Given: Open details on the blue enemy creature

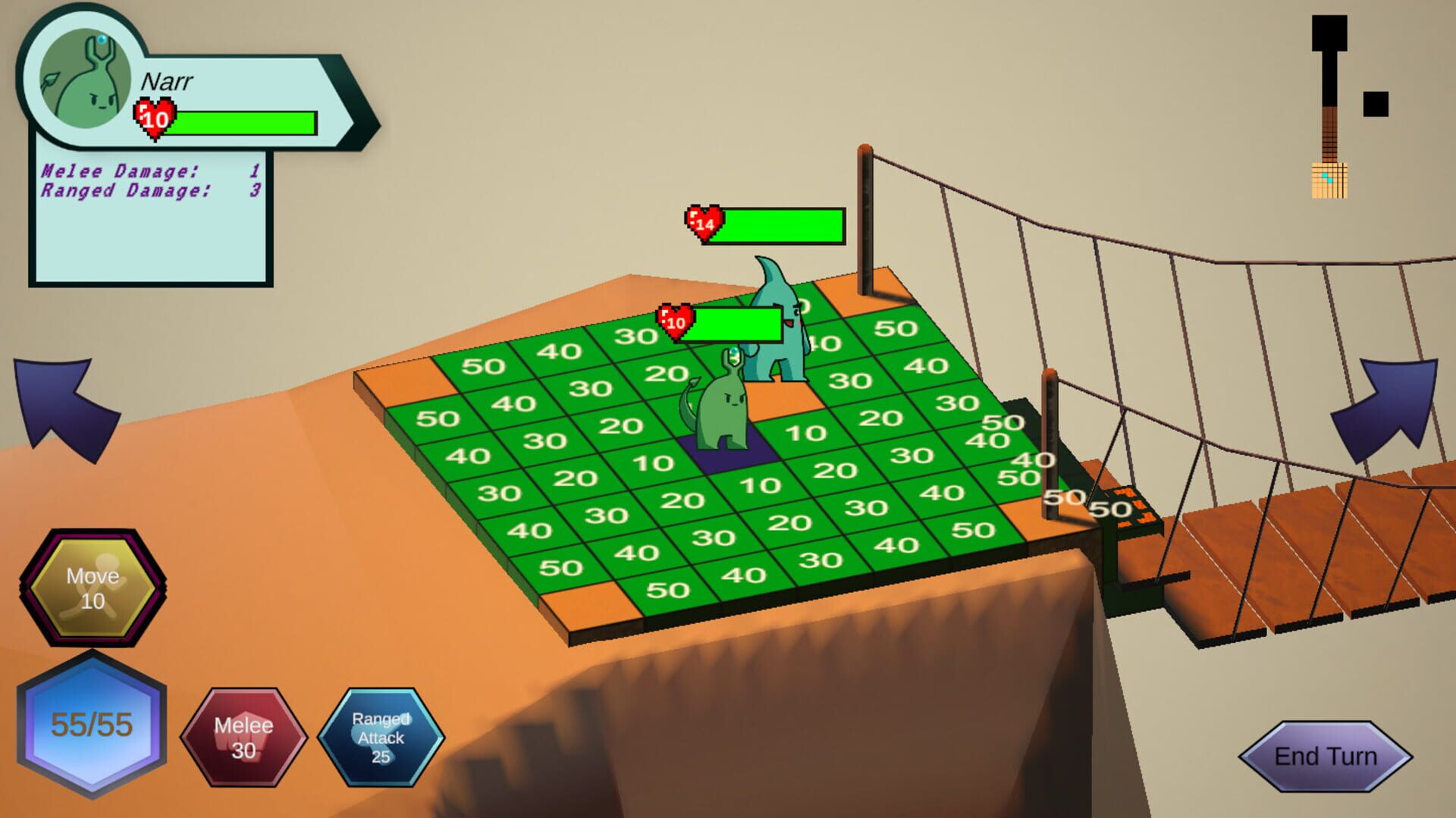Looking at the screenshot, I should coord(777,356).
